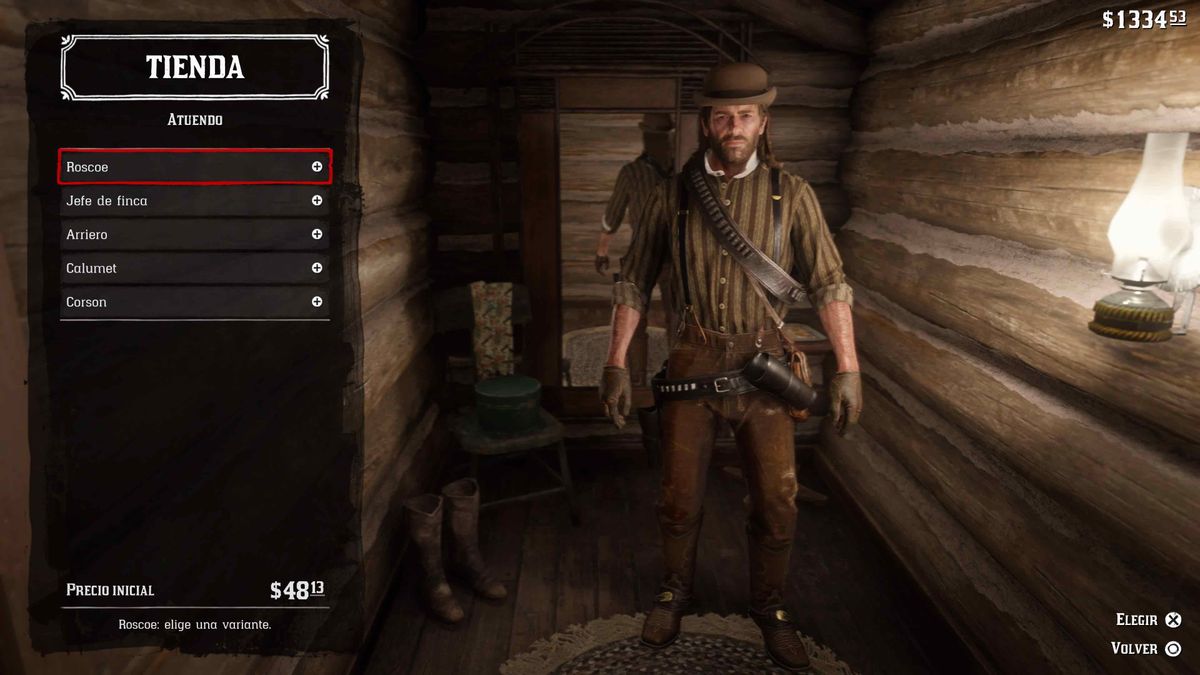Open the Arriero outfit variants
1200x675 pixels.
click(194, 235)
